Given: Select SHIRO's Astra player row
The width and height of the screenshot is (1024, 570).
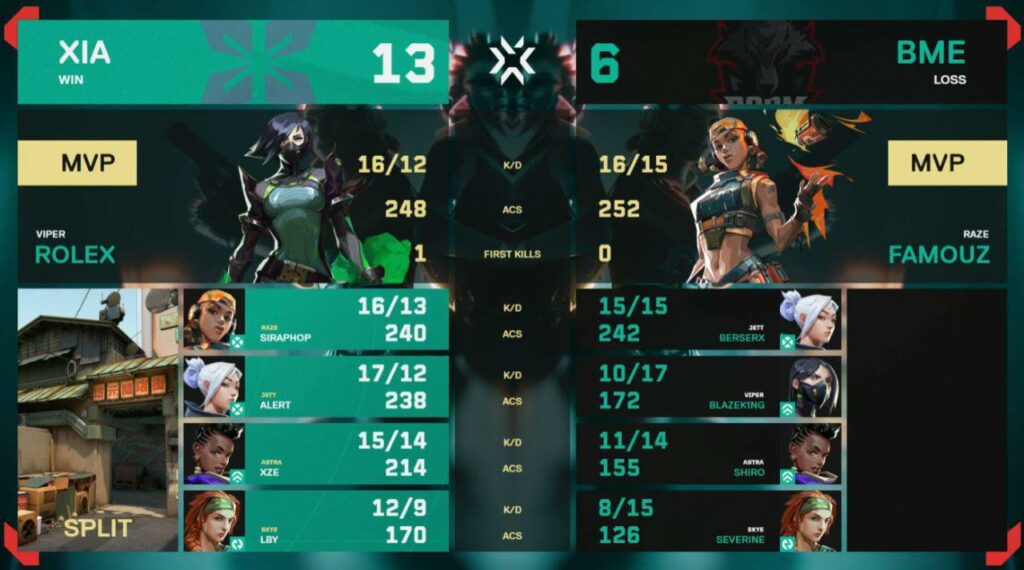Looking at the screenshot, I should (x=708, y=454).
